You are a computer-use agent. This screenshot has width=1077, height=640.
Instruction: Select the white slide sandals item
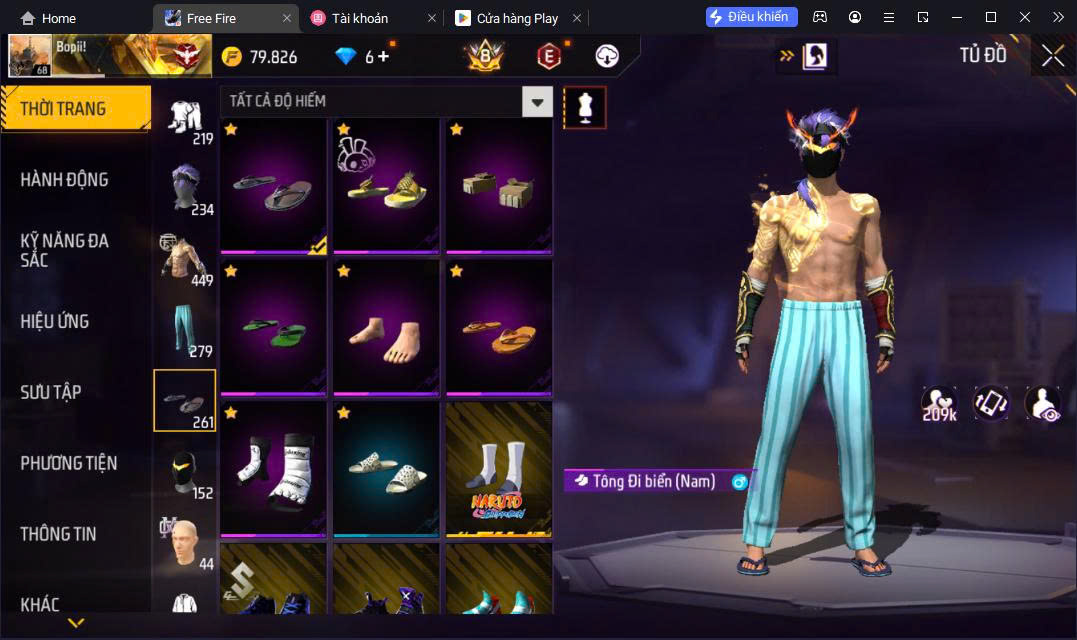[x=386, y=470]
